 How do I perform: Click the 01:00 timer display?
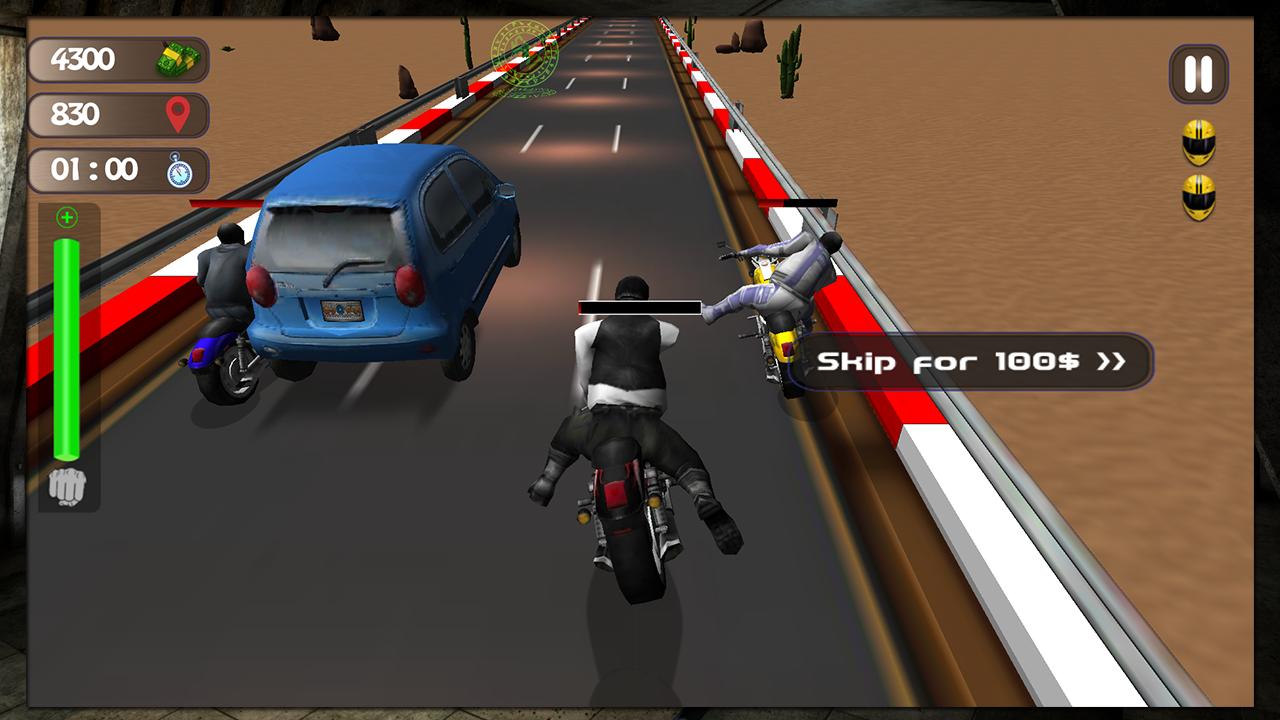point(117,169)
